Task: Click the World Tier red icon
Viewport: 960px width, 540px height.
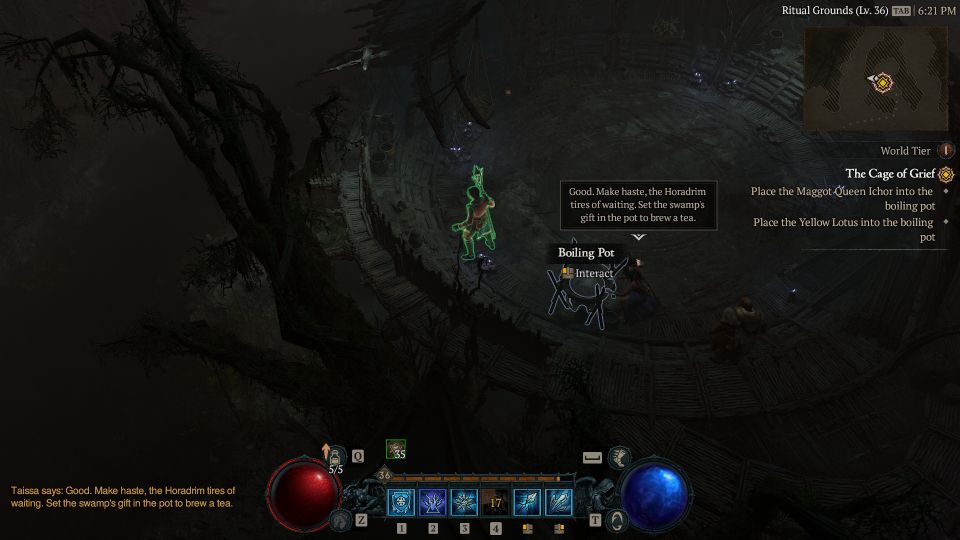Action: 945,151
